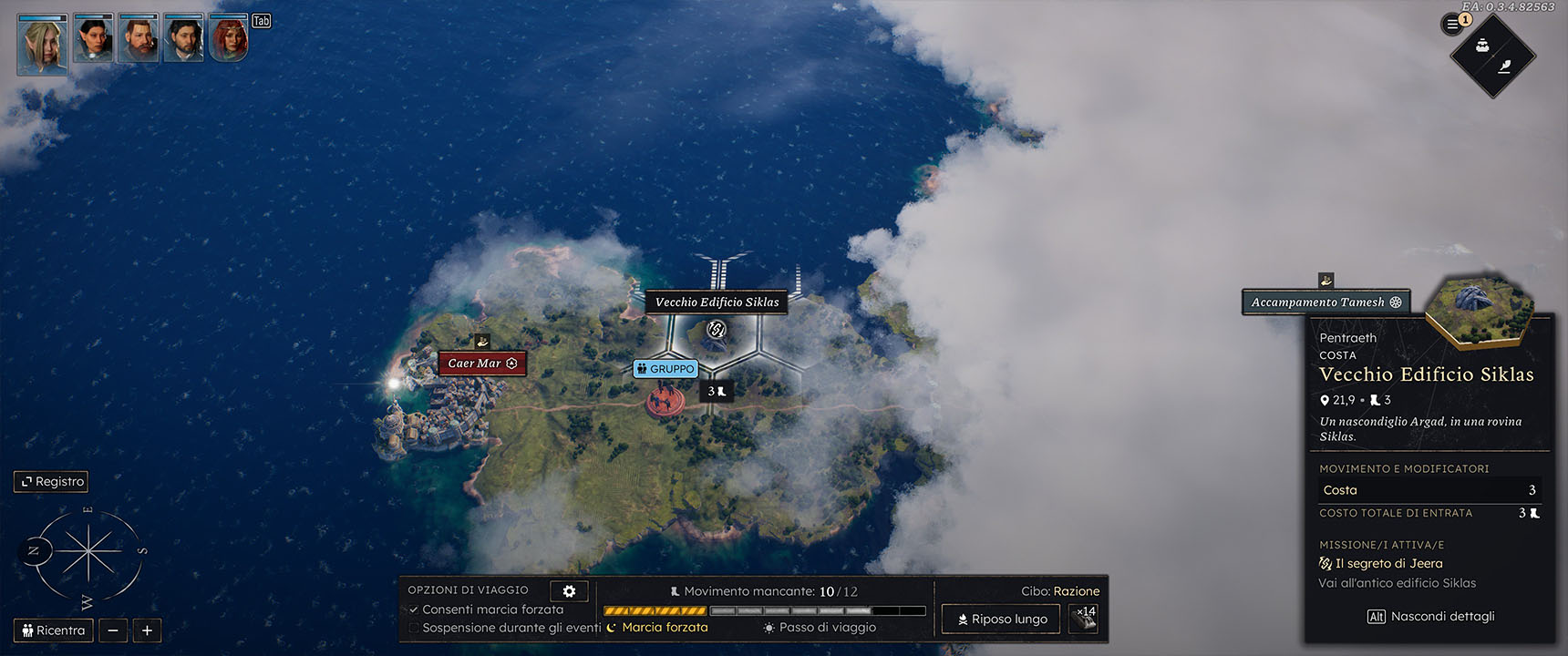Open the hamburger menu with notification badge

pyautogui.click(x=1452, y=25)
